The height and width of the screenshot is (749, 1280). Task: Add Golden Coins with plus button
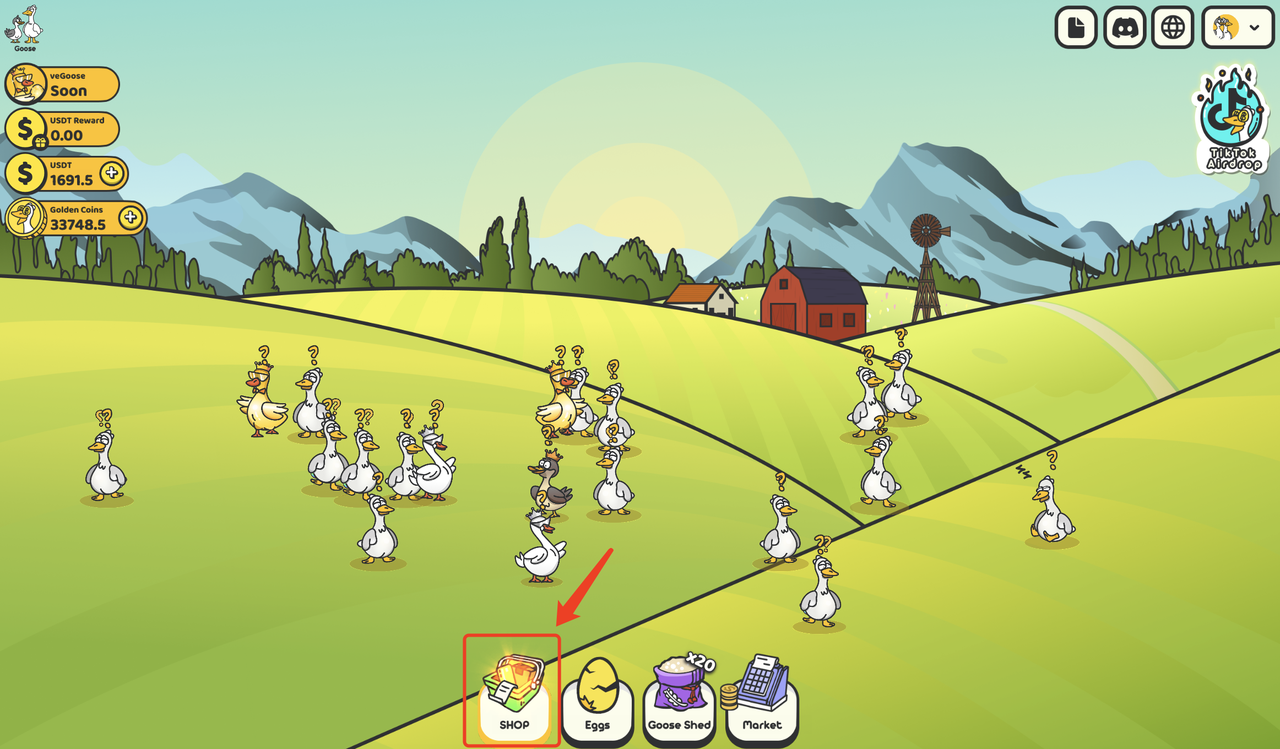click(129, 217)
